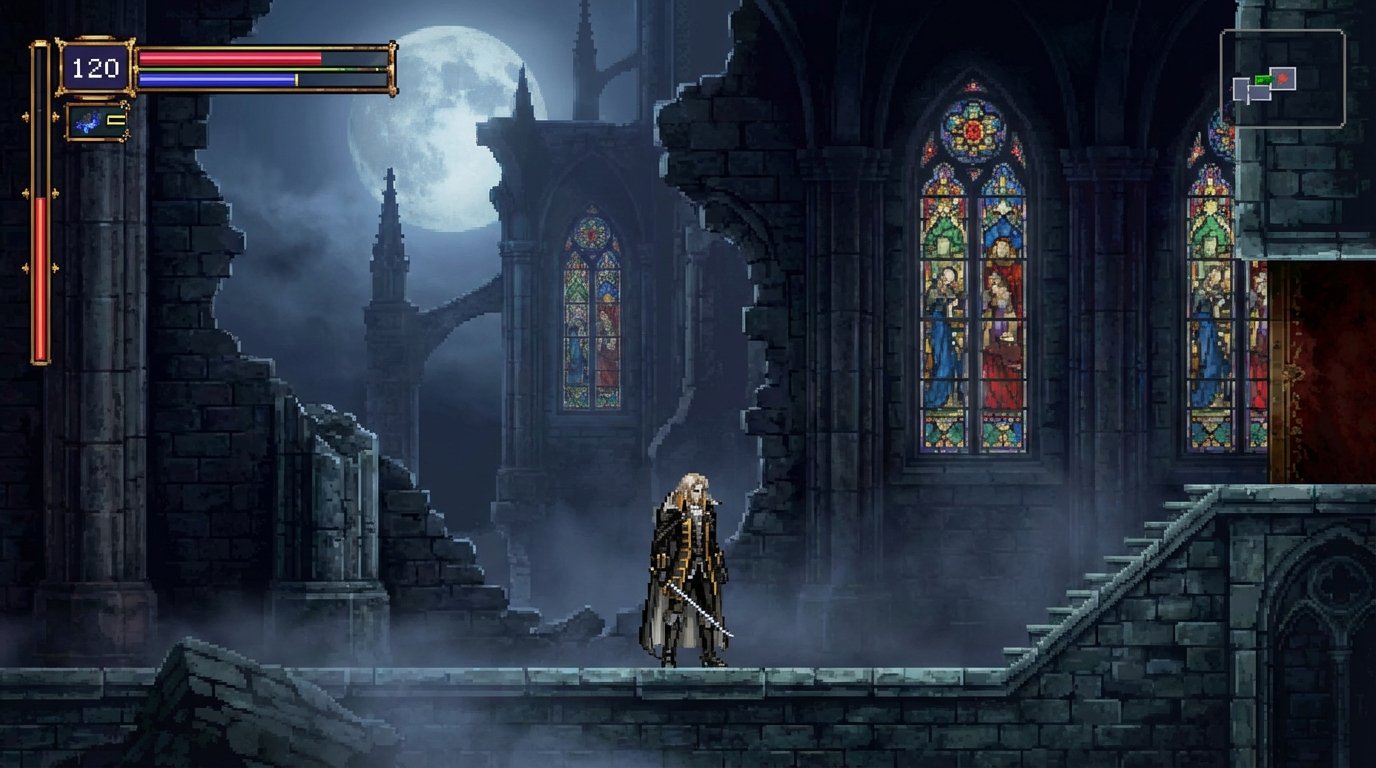Image resolution: width=1376 pixels, height=768 pixels.
Task: Select the blue butterfly sub-weapon icon
Action: coord(86,121)
